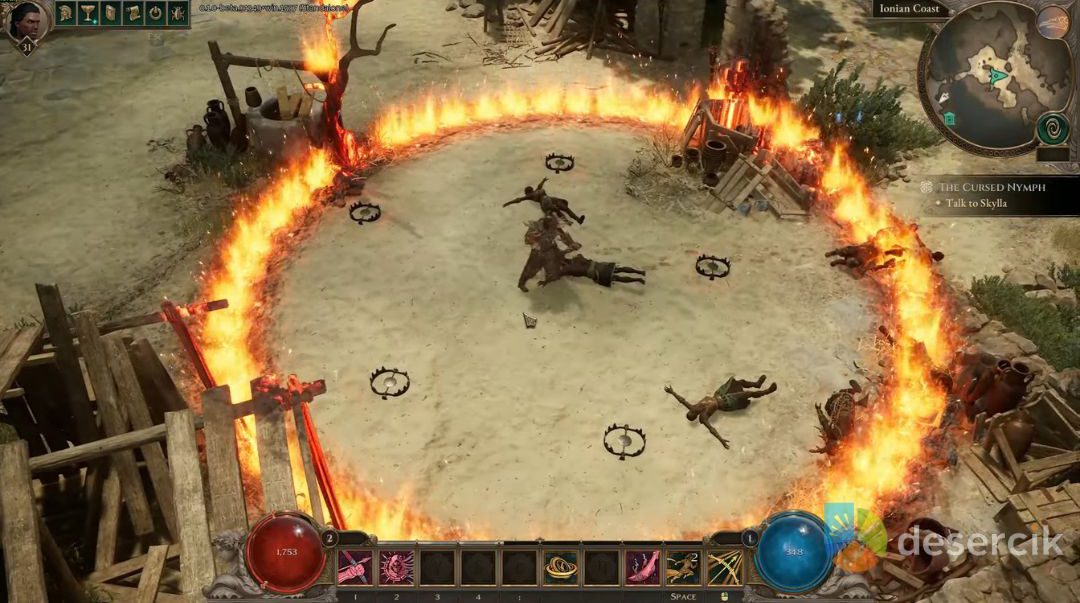
Task: Activate the pink curved blade skill
Action: click(x=642, y=567)
